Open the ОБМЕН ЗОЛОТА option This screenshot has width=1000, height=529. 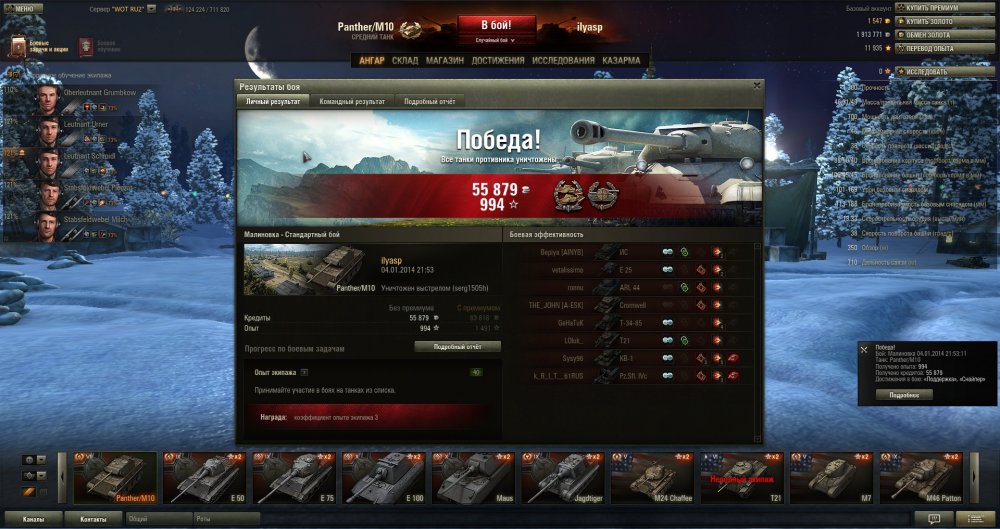[x=931, y=34]
